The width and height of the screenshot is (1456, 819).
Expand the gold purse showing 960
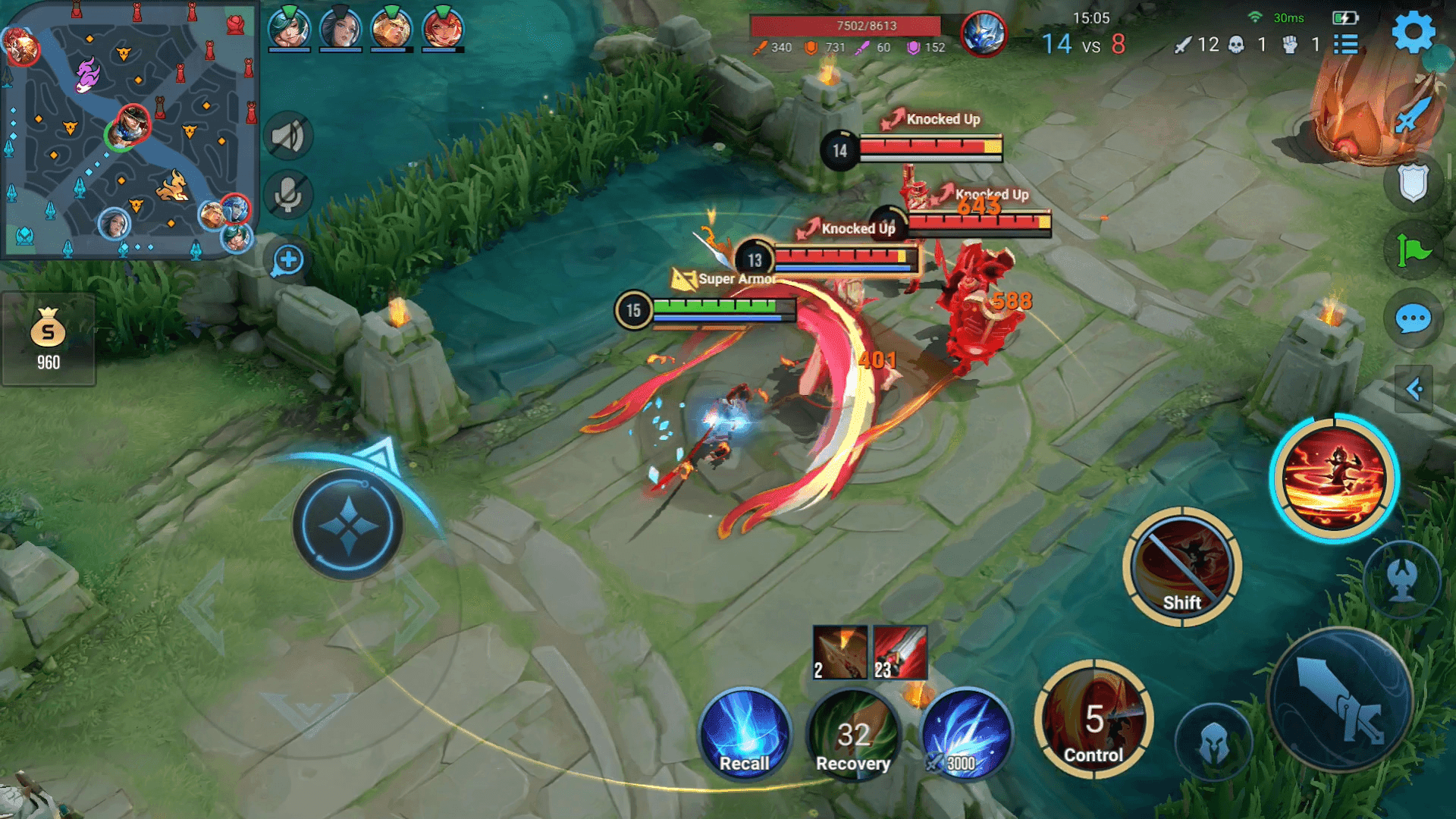[48, 340]
